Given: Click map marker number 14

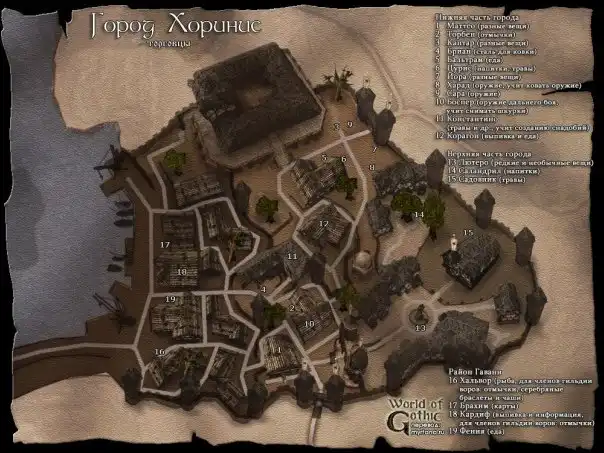Looking at the screenshot, I should coord(417,214).
